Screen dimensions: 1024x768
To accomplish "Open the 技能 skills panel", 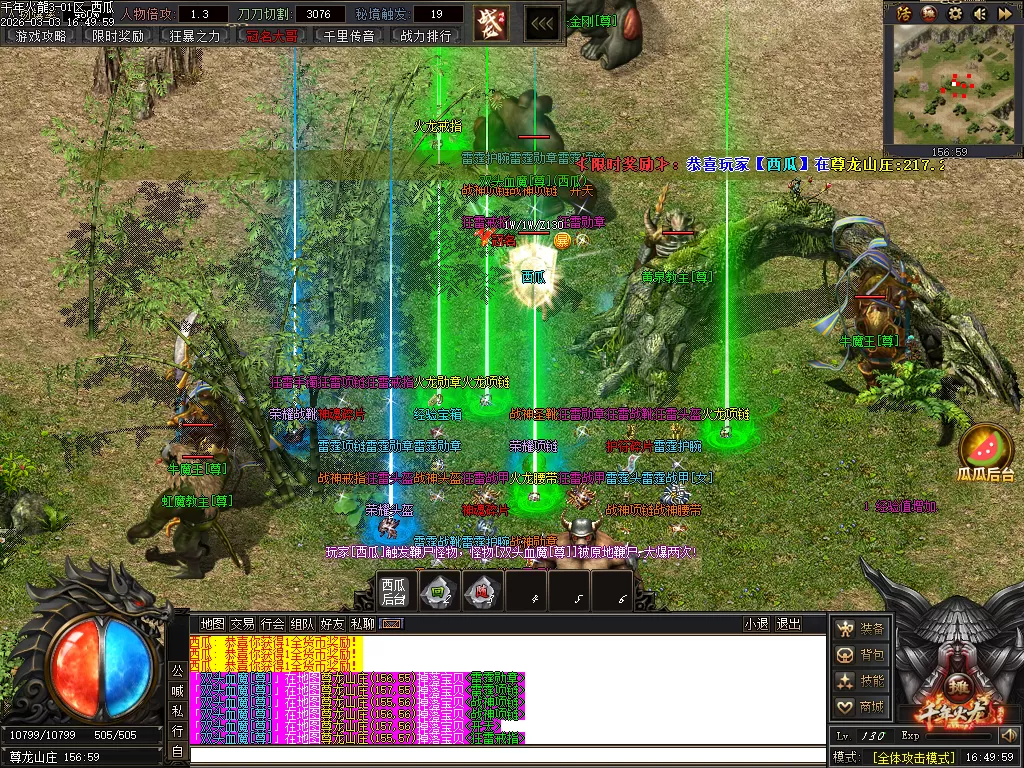I will coord(862,681).
